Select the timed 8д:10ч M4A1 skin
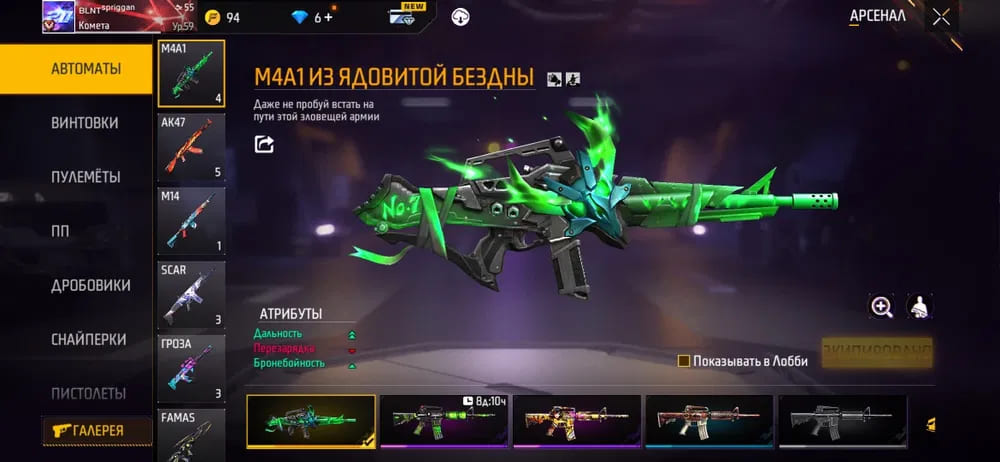The image size is (1000, 462). click(x=443, y=420)
